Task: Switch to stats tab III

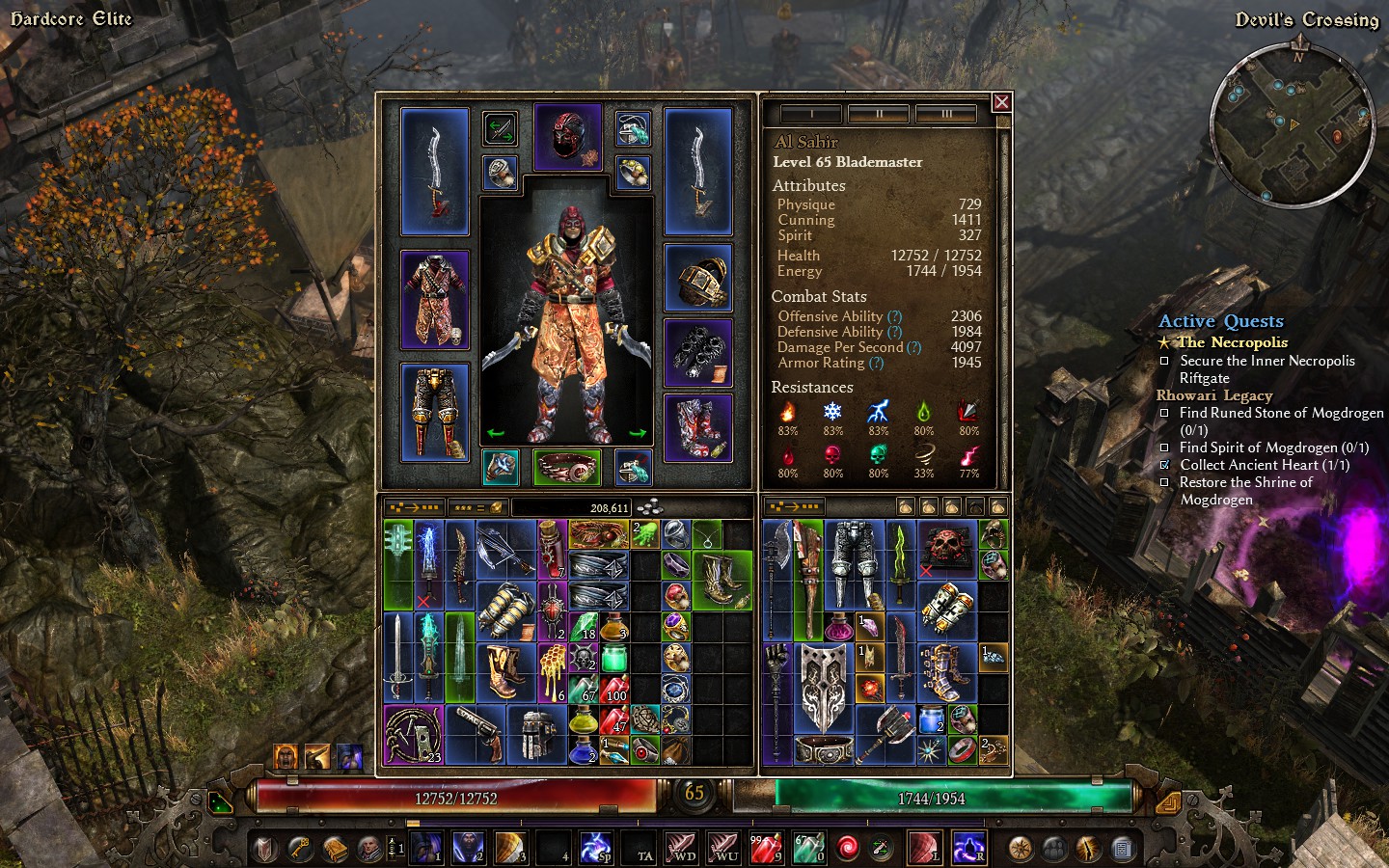Action: (946, 114)
